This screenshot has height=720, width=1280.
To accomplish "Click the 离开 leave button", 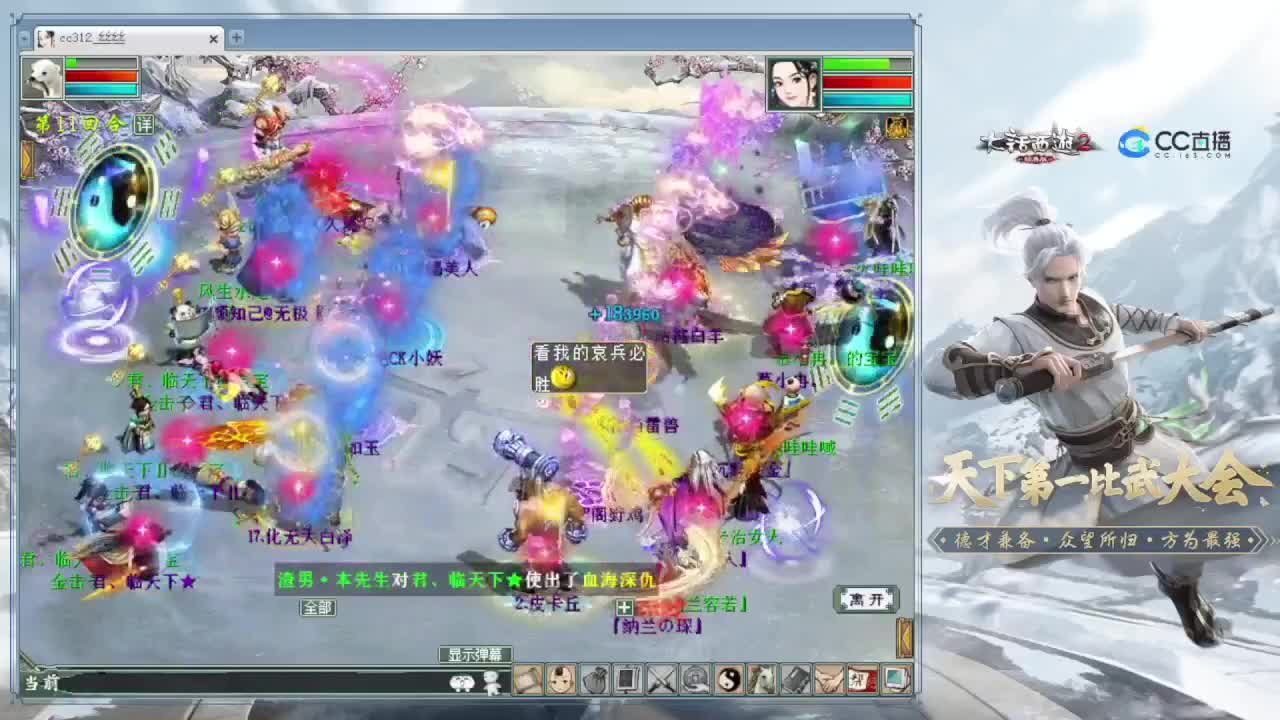I will coord(866,600).
